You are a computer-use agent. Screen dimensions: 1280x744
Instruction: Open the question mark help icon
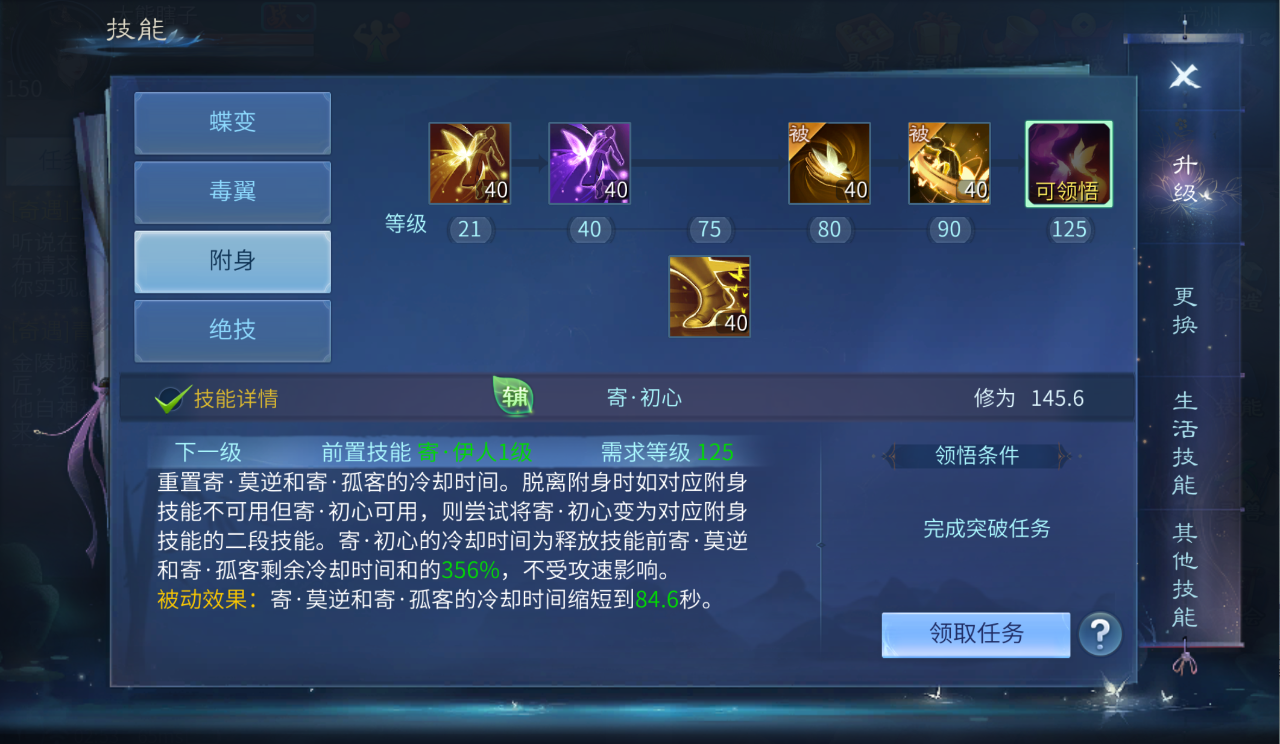coord(1101,634)
